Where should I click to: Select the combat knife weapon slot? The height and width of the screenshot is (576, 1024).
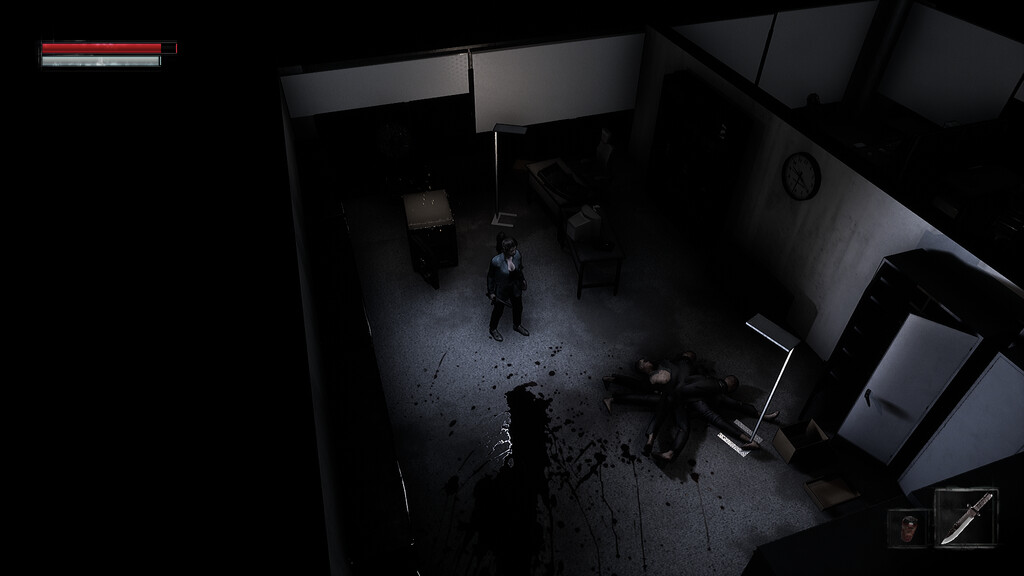[x=965, y=517]
